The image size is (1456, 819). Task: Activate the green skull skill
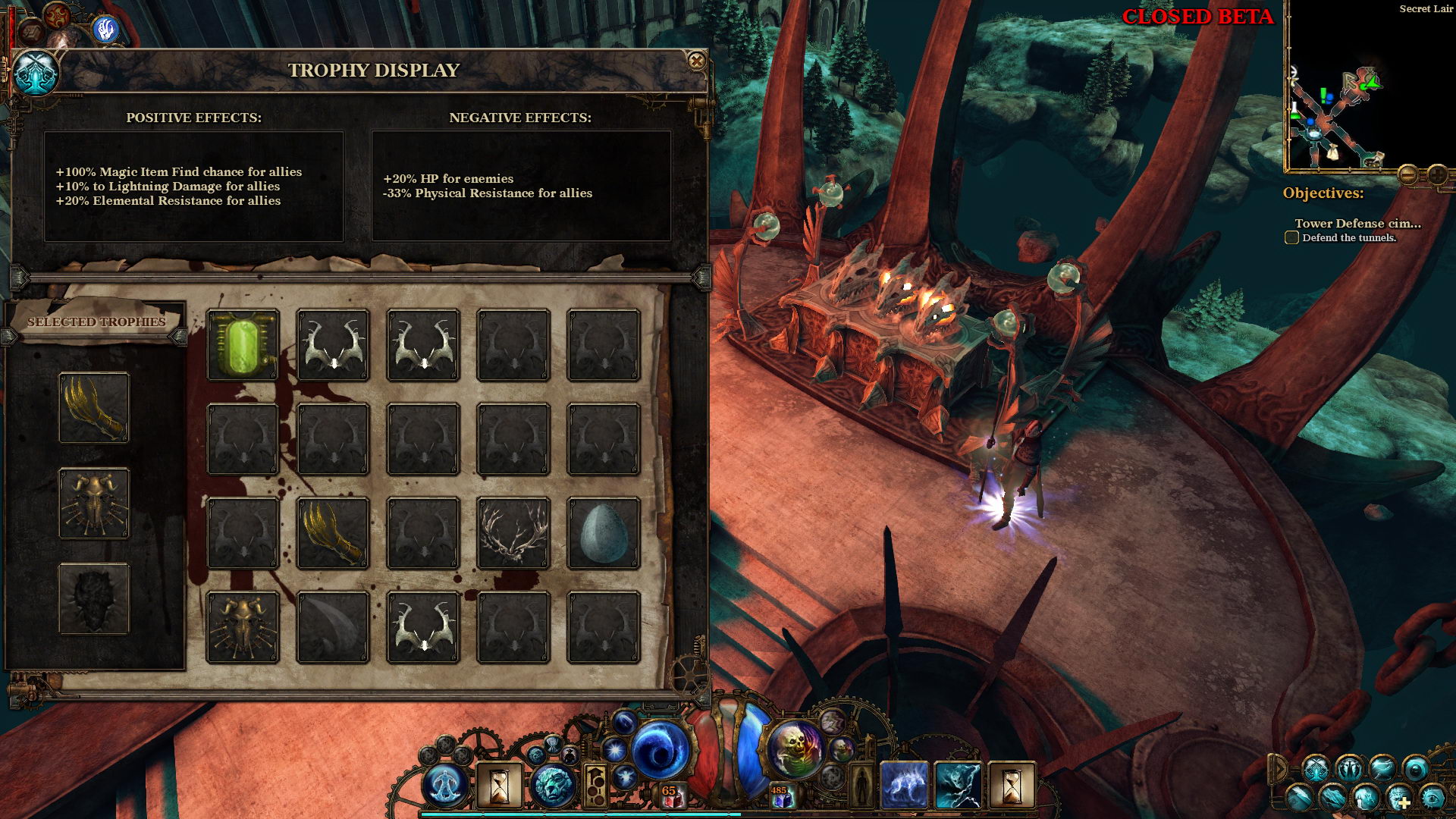coord(795,748)
